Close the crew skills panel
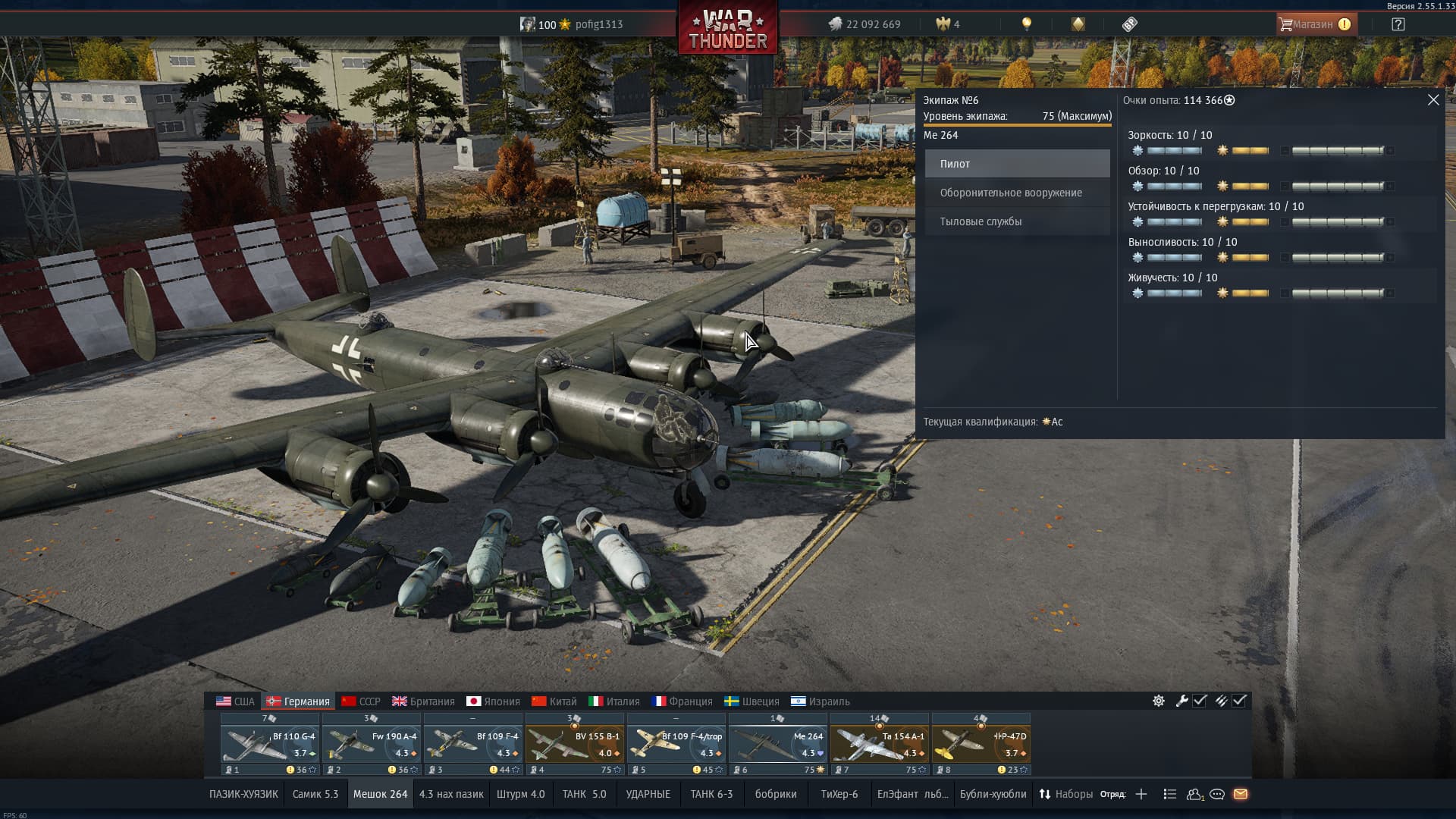 click(x=1432, y=100)
